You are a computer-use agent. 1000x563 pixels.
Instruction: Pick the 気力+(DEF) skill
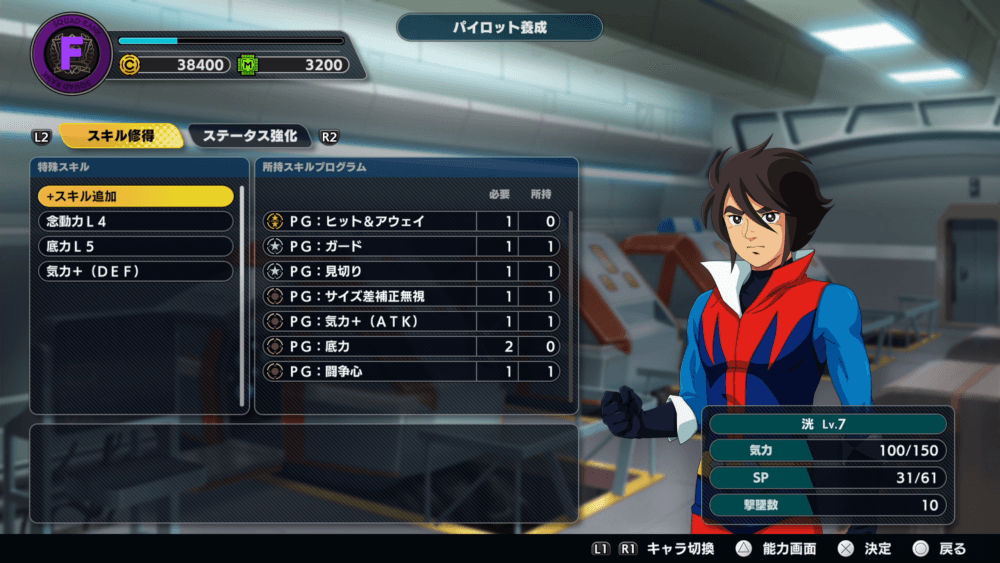coord(135,271)
